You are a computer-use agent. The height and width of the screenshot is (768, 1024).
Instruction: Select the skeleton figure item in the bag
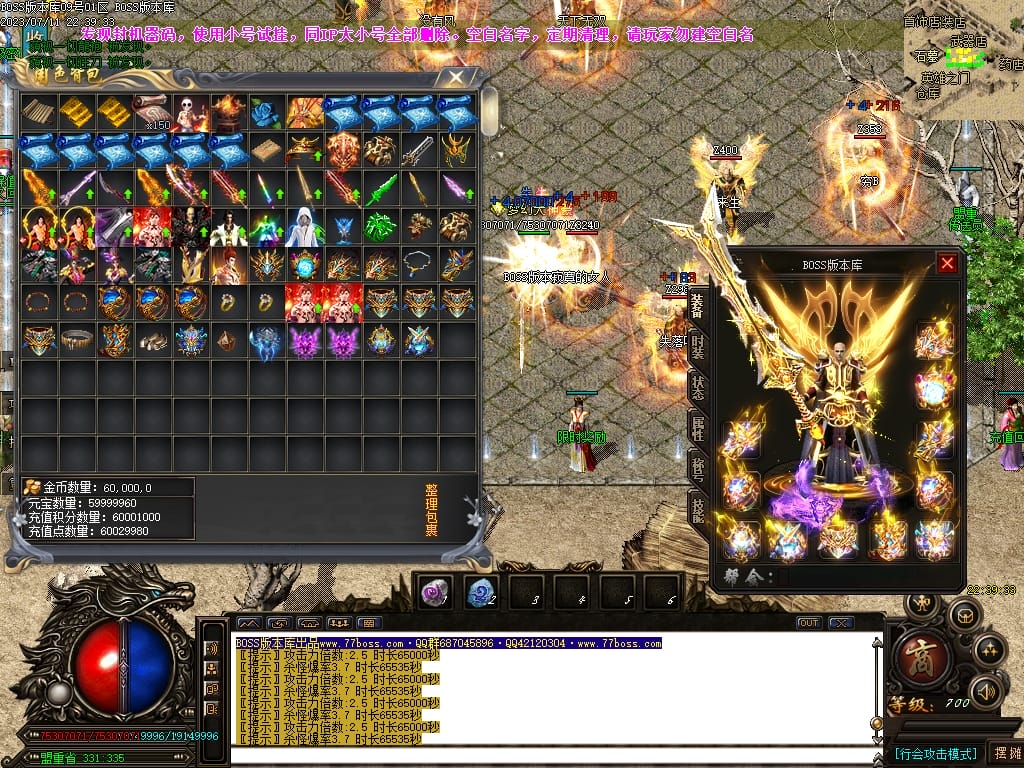click(x=191, y=113)
